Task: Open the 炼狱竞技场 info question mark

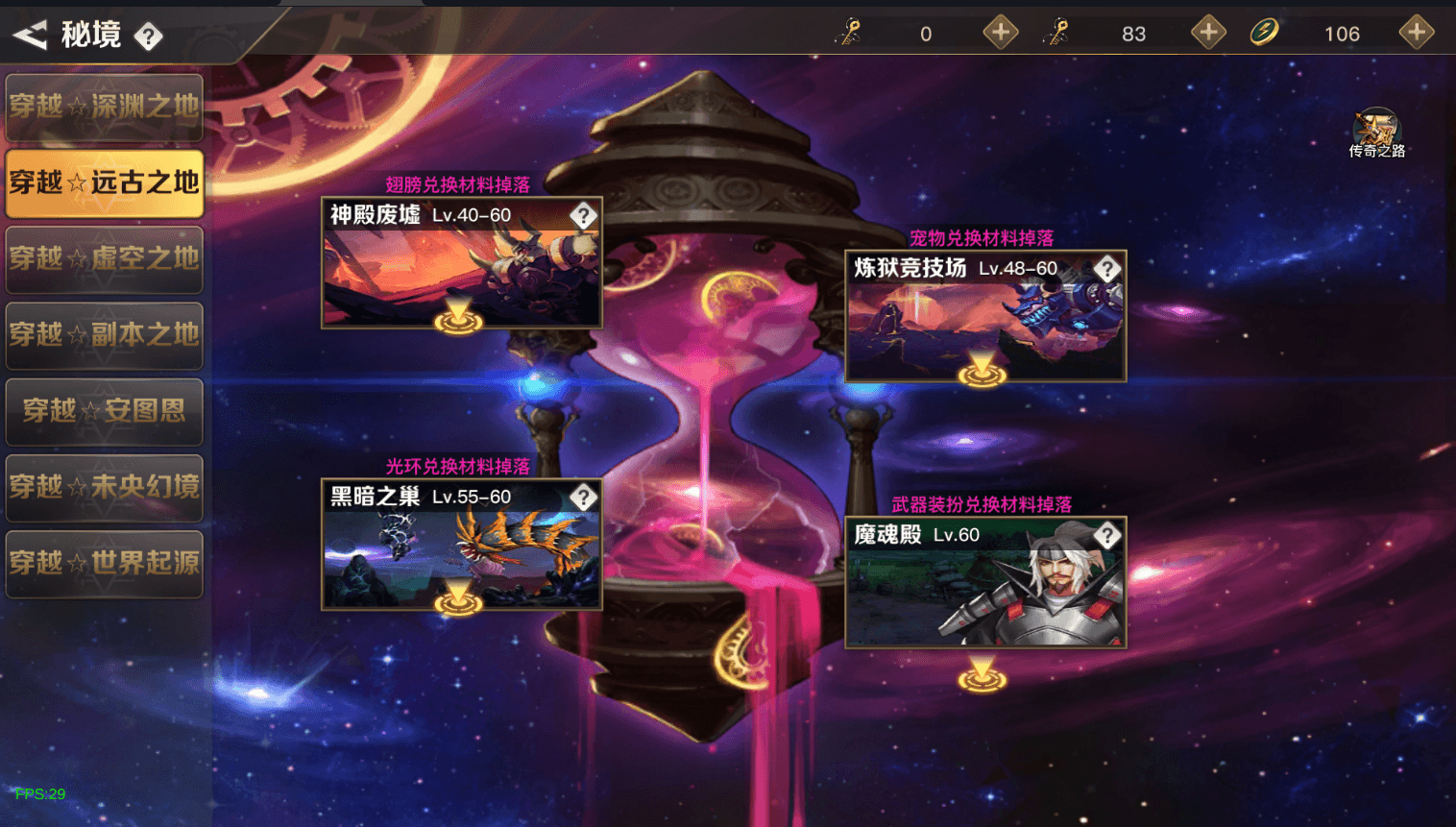Action: (1107, 269)
